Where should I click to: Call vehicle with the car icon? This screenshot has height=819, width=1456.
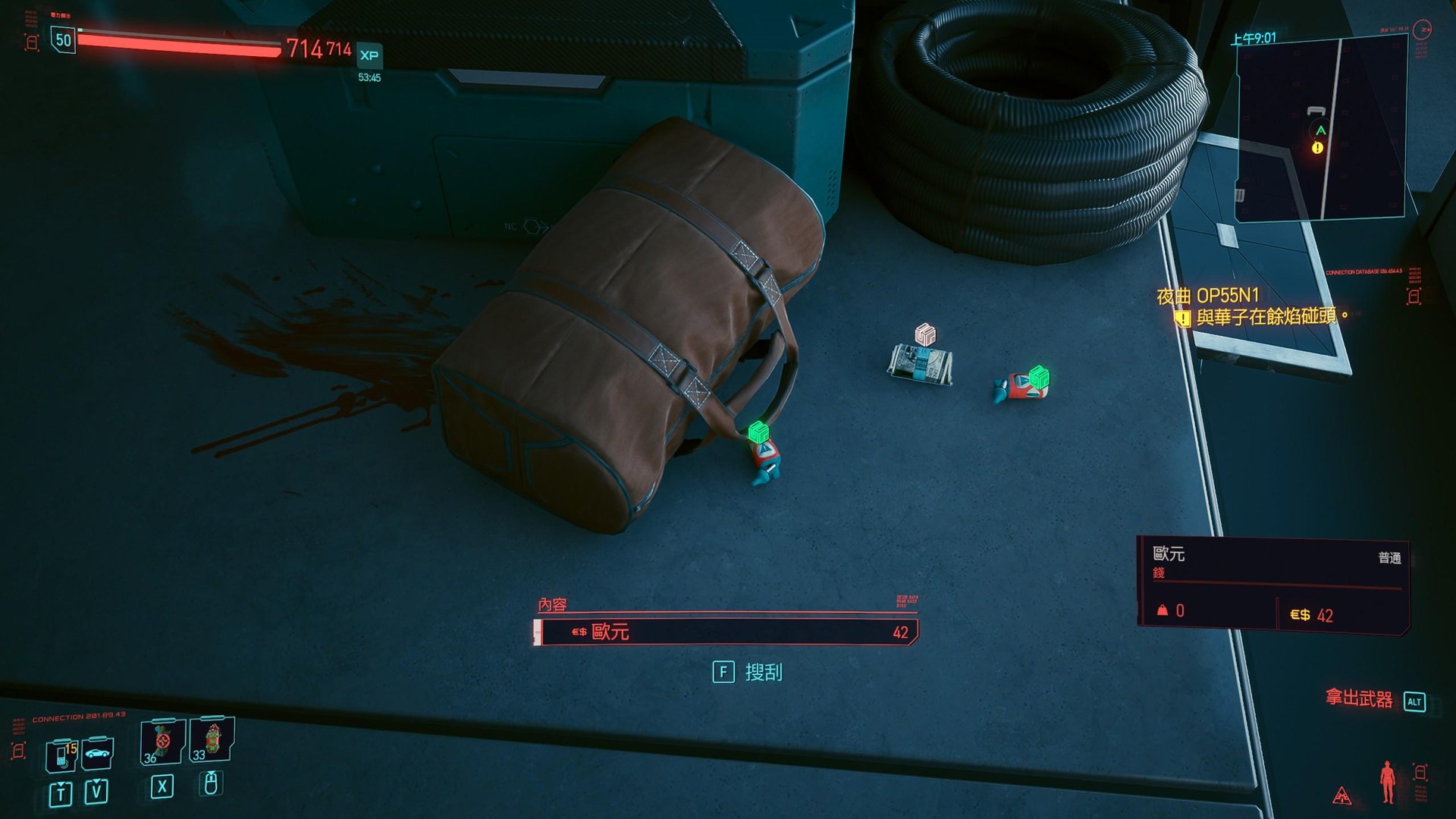pos(98,753)
